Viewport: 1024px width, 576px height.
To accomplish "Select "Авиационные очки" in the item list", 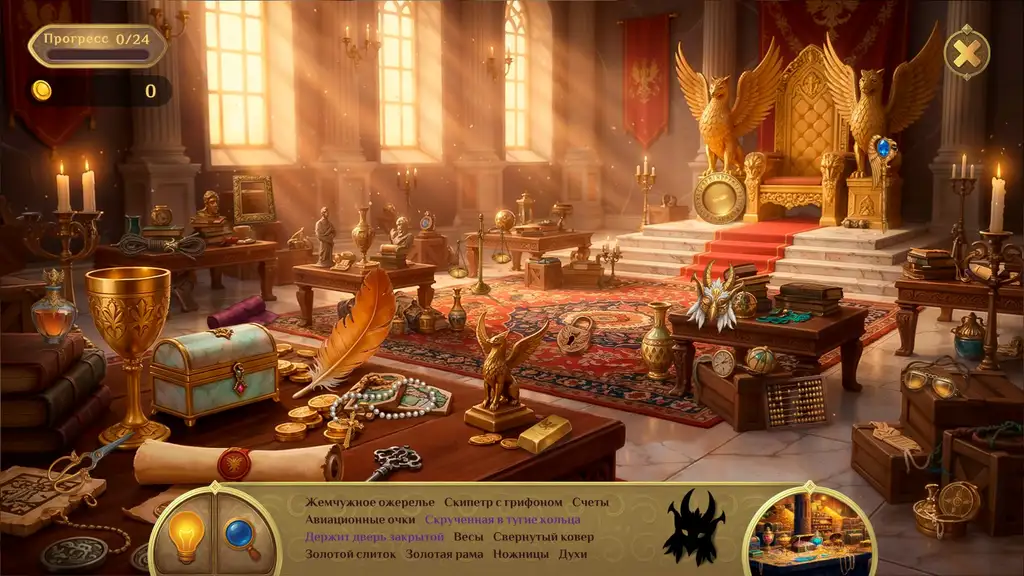I will click(x=361, y=520).
